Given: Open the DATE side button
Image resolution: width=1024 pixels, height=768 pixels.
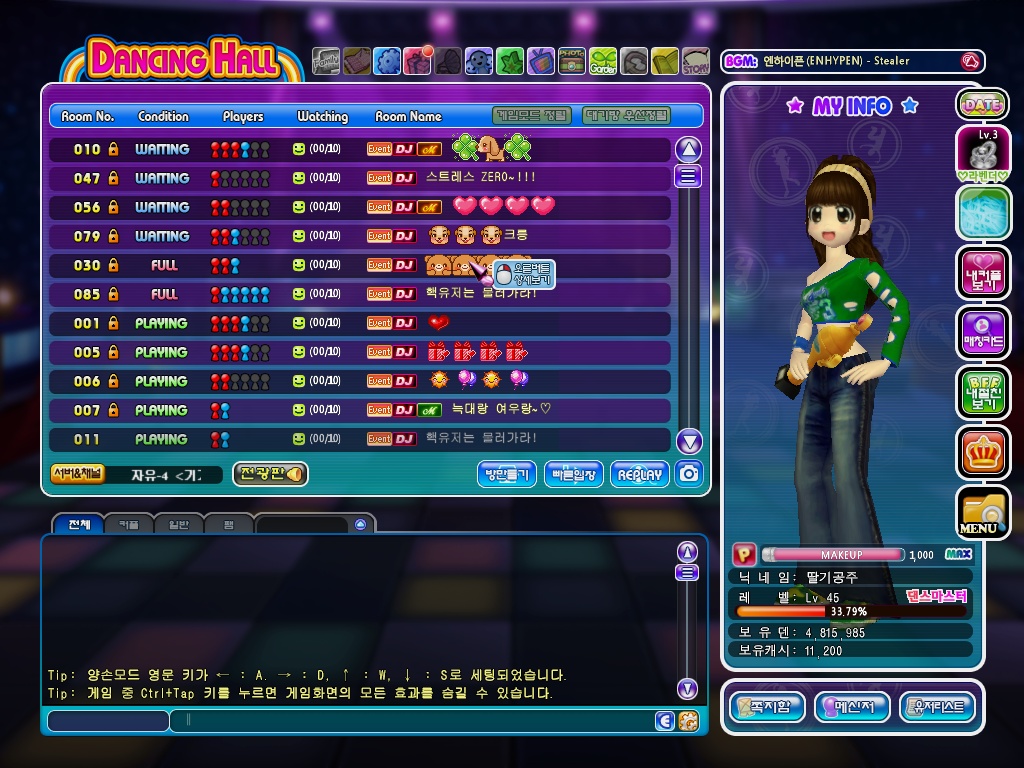Looking at the screenshot, I should pos(981,104).
